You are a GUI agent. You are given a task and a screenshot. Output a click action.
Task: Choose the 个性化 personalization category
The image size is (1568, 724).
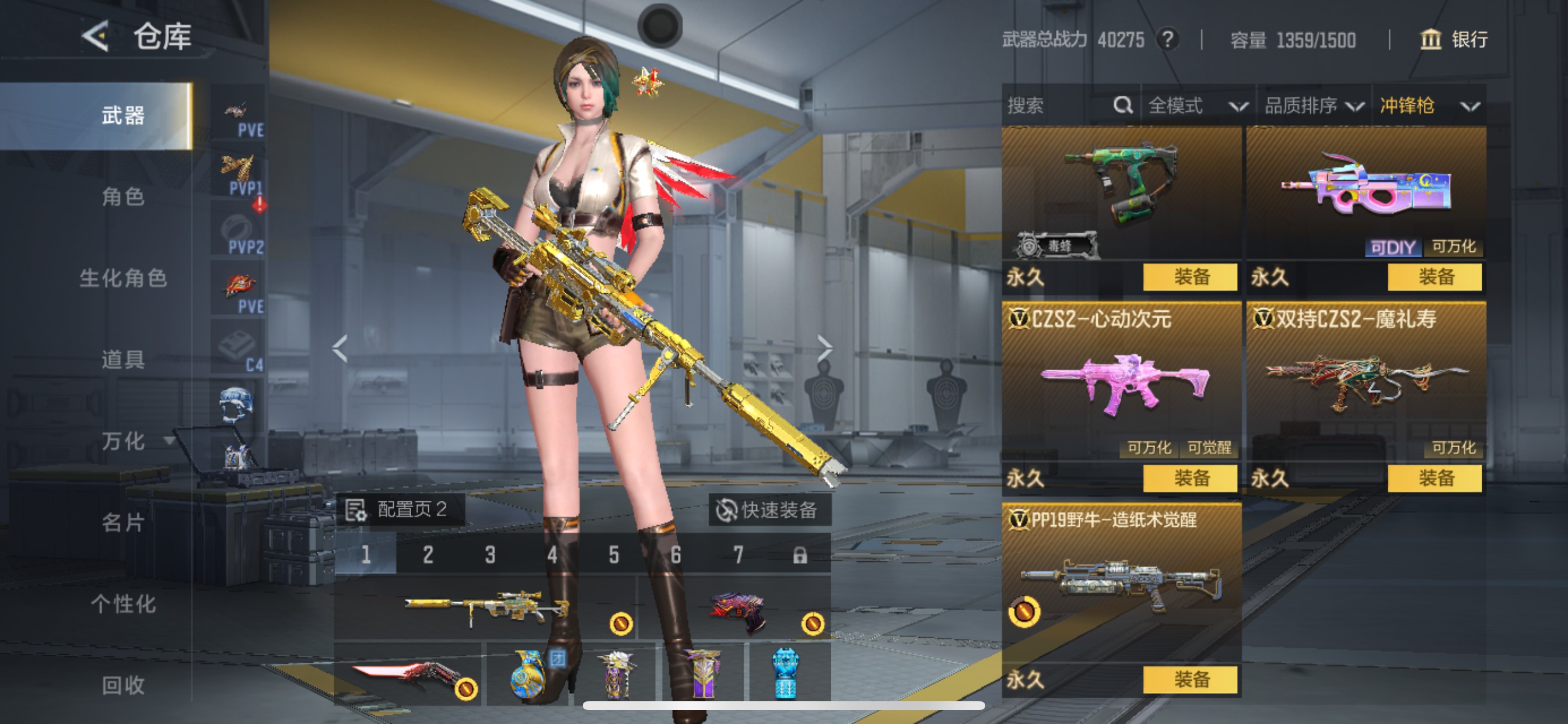click(x=123, y=604)
